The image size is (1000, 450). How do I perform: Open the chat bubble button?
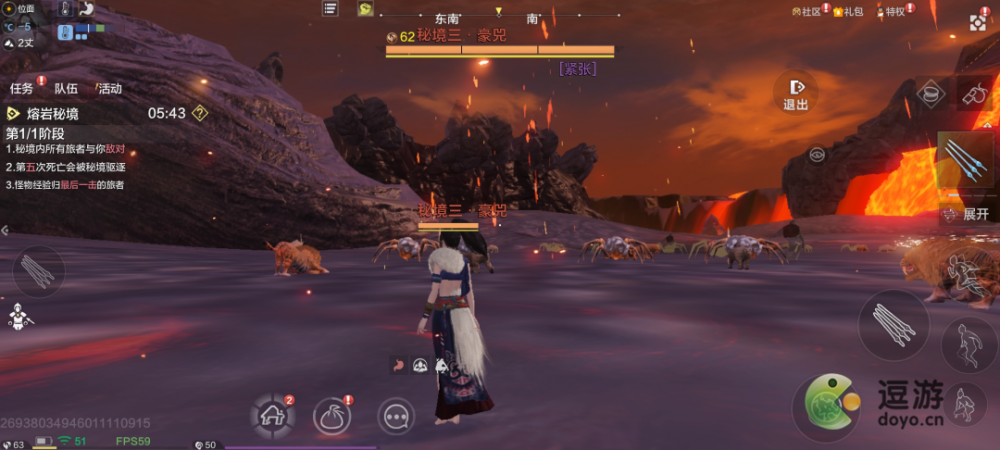coord(395,415)
